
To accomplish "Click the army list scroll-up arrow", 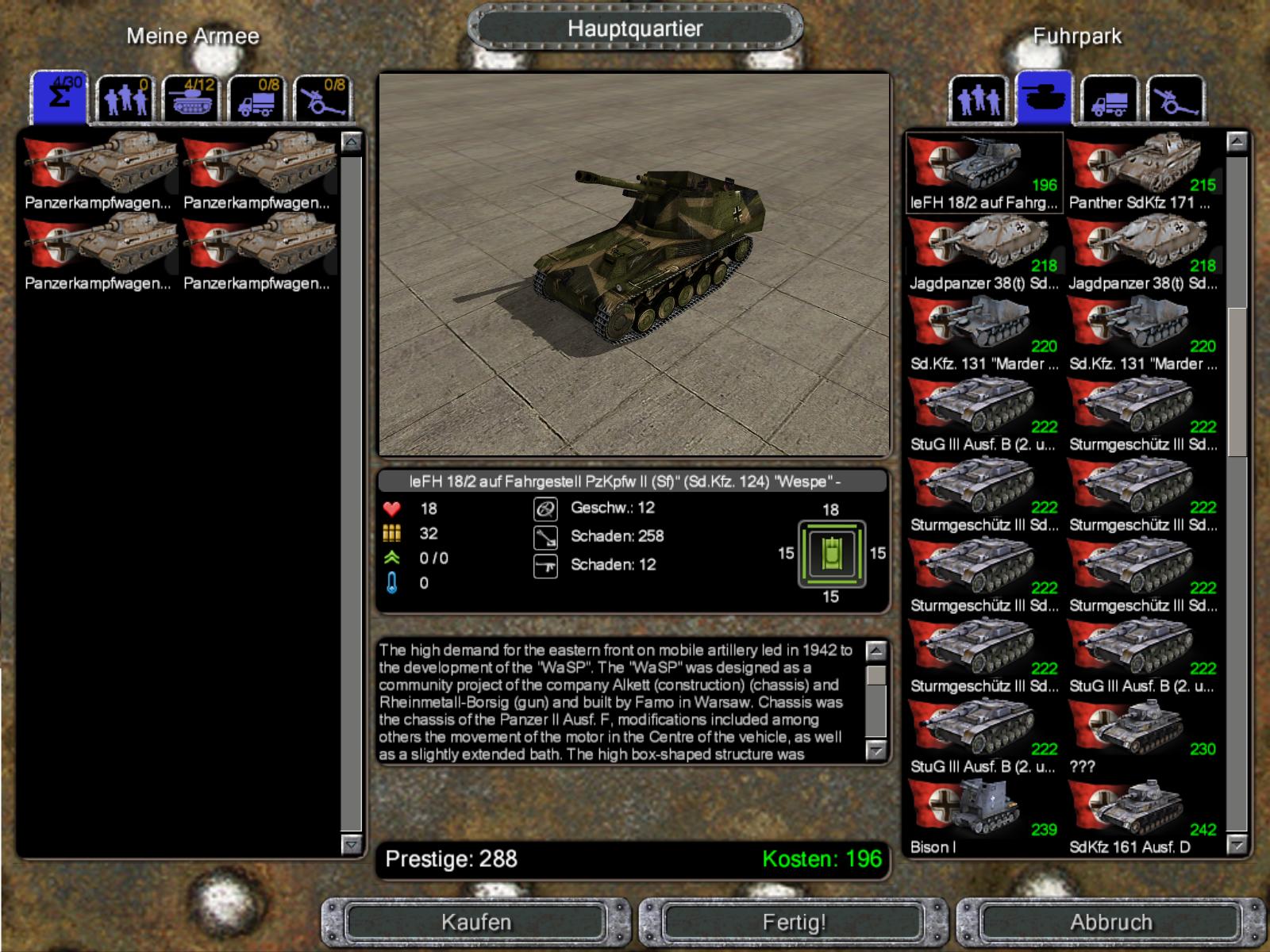I will click(x=352, y=143).
